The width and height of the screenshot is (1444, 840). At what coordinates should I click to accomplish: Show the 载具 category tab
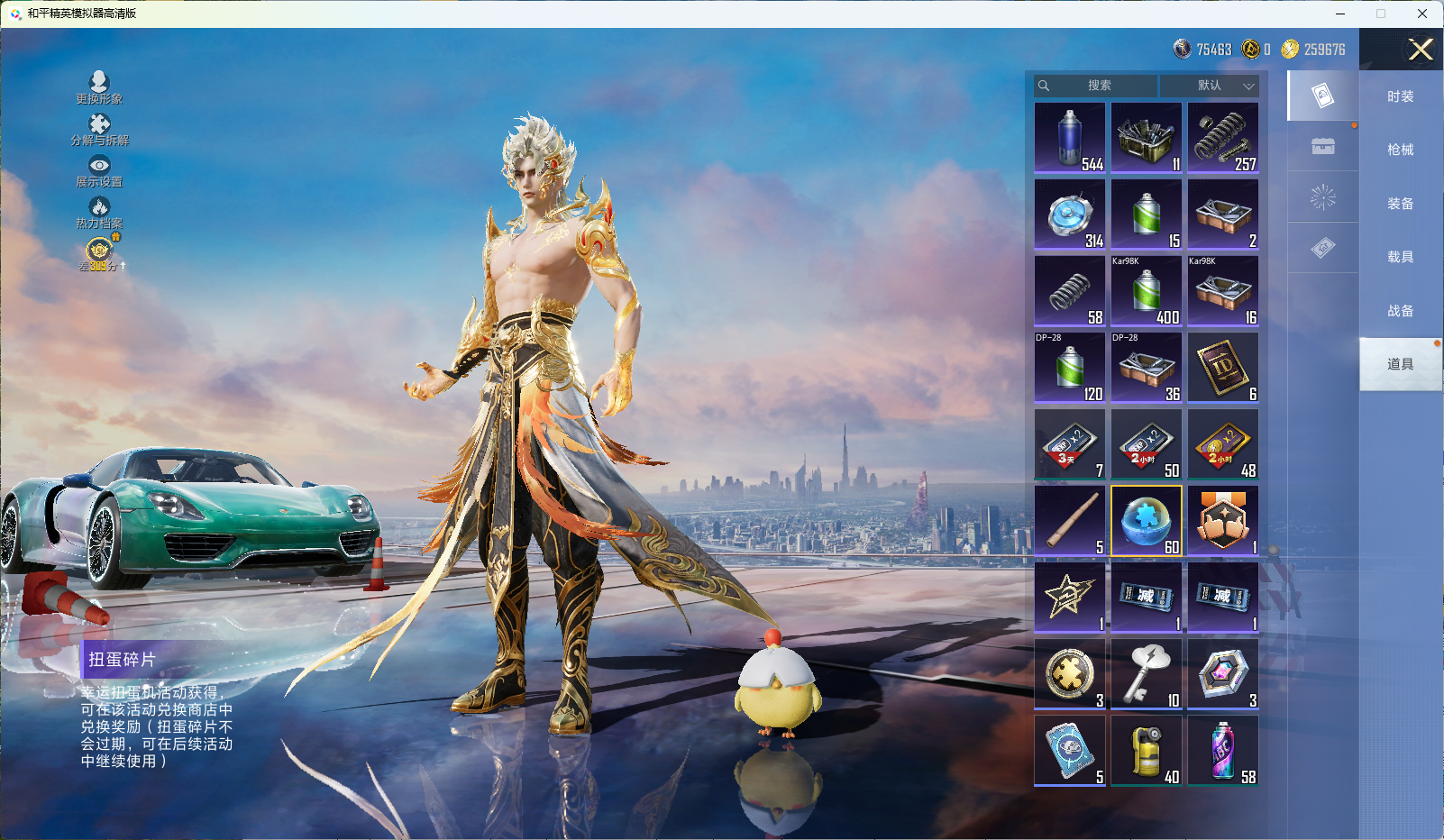1400,257
